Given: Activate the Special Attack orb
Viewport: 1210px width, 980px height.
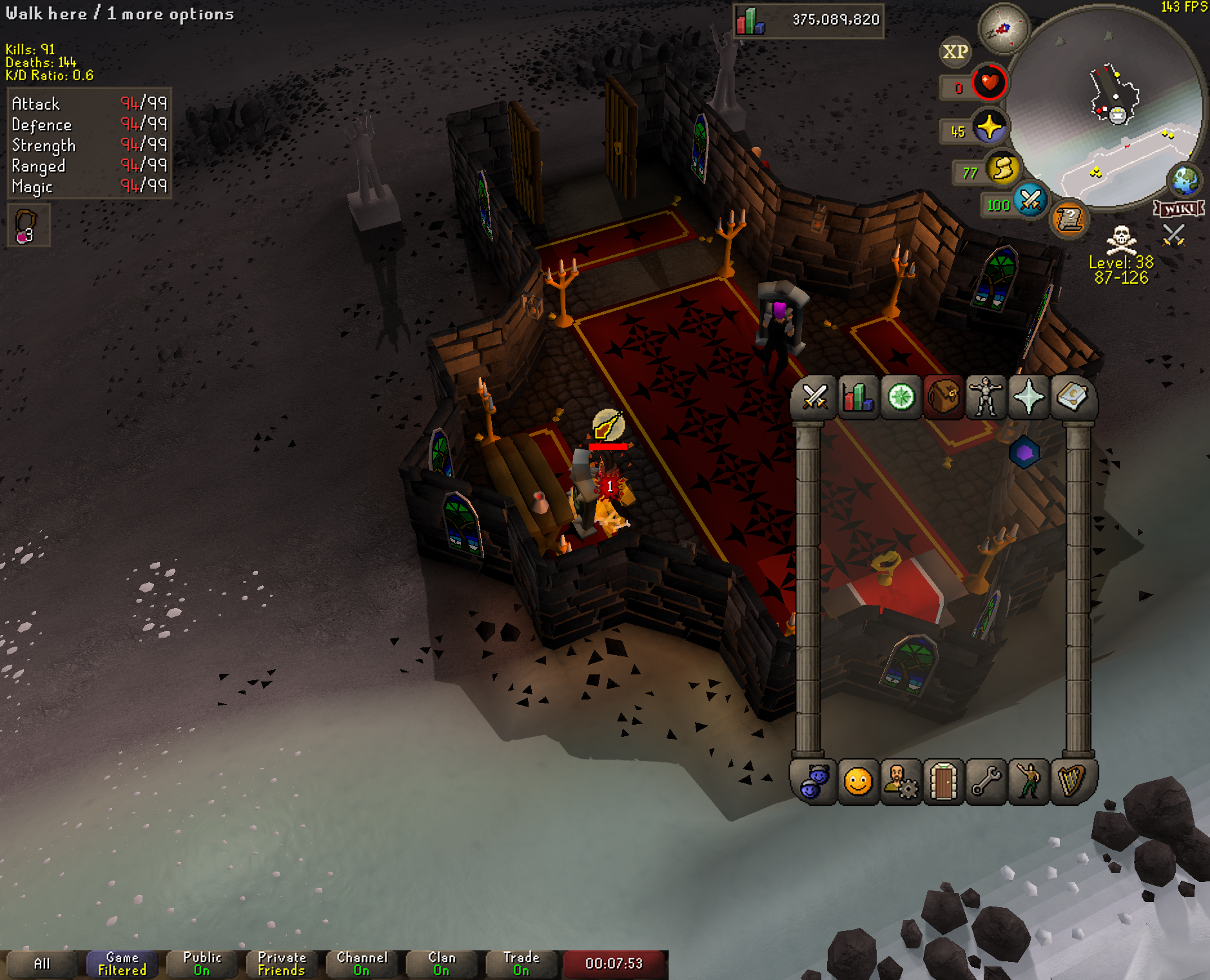Looking at the screenshot, I should 1029,201.
